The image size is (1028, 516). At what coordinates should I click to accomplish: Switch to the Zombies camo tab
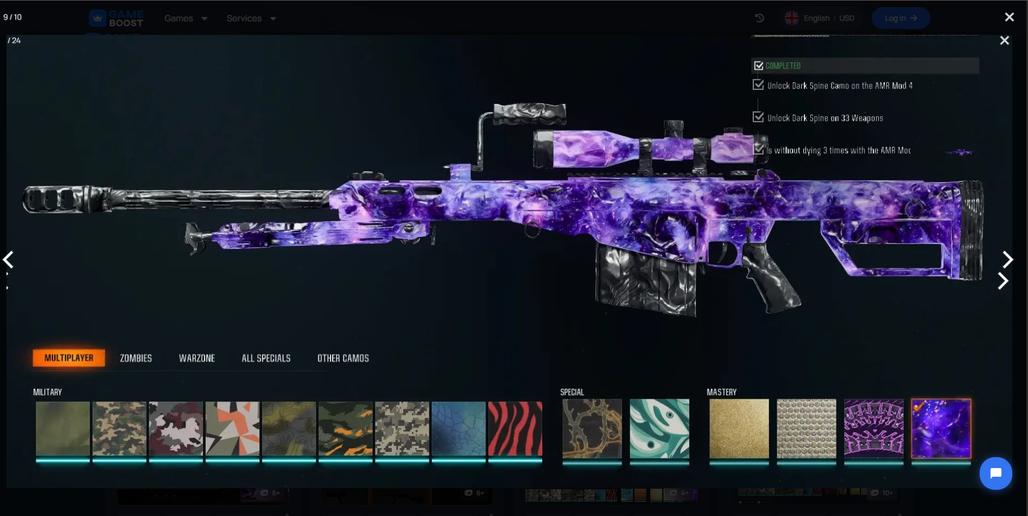click(136, 358)
